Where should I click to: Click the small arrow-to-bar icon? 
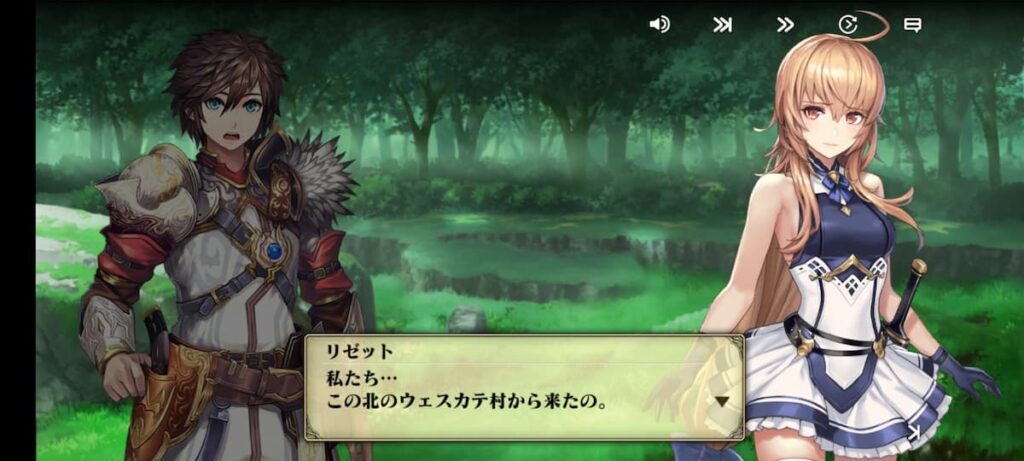(x=913, y=432)
